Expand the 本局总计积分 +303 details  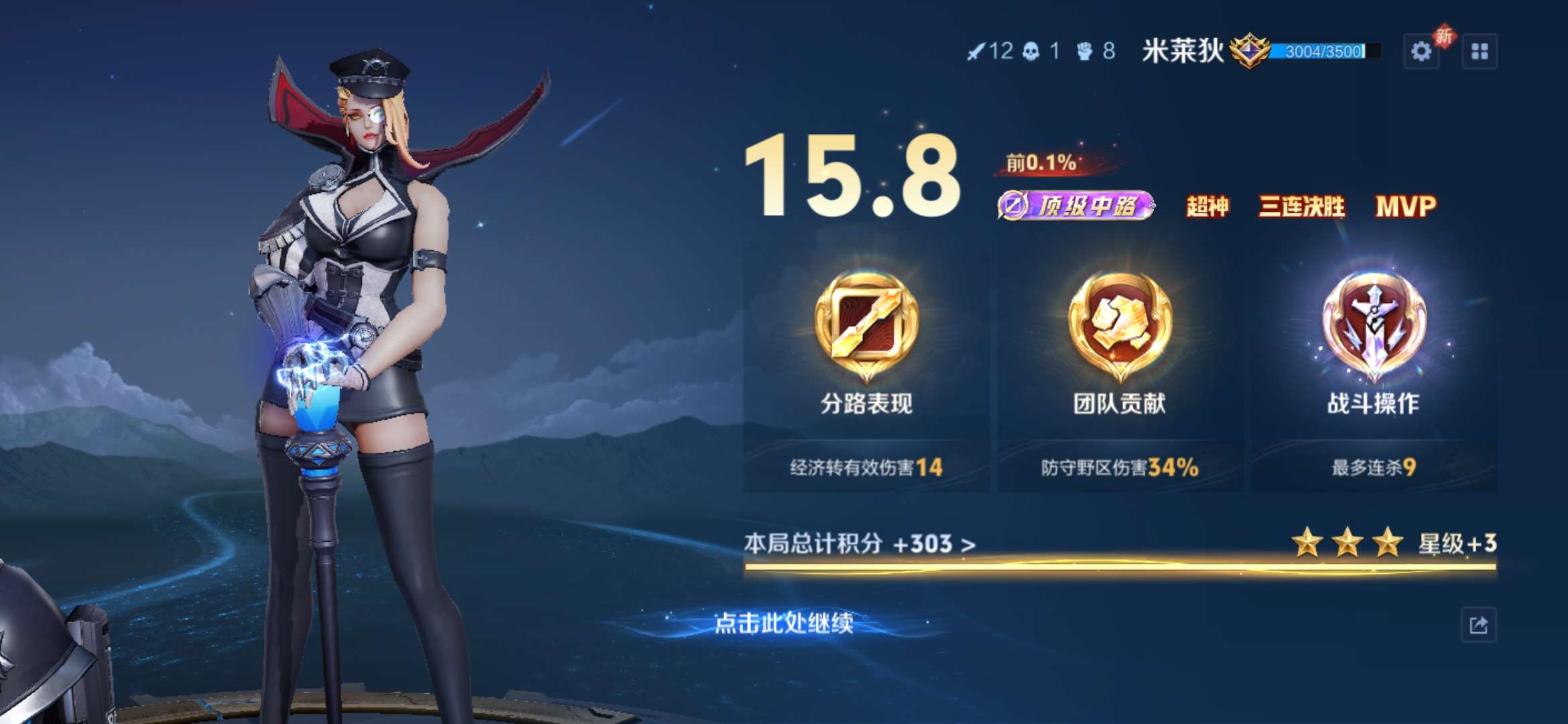(860, 544)
